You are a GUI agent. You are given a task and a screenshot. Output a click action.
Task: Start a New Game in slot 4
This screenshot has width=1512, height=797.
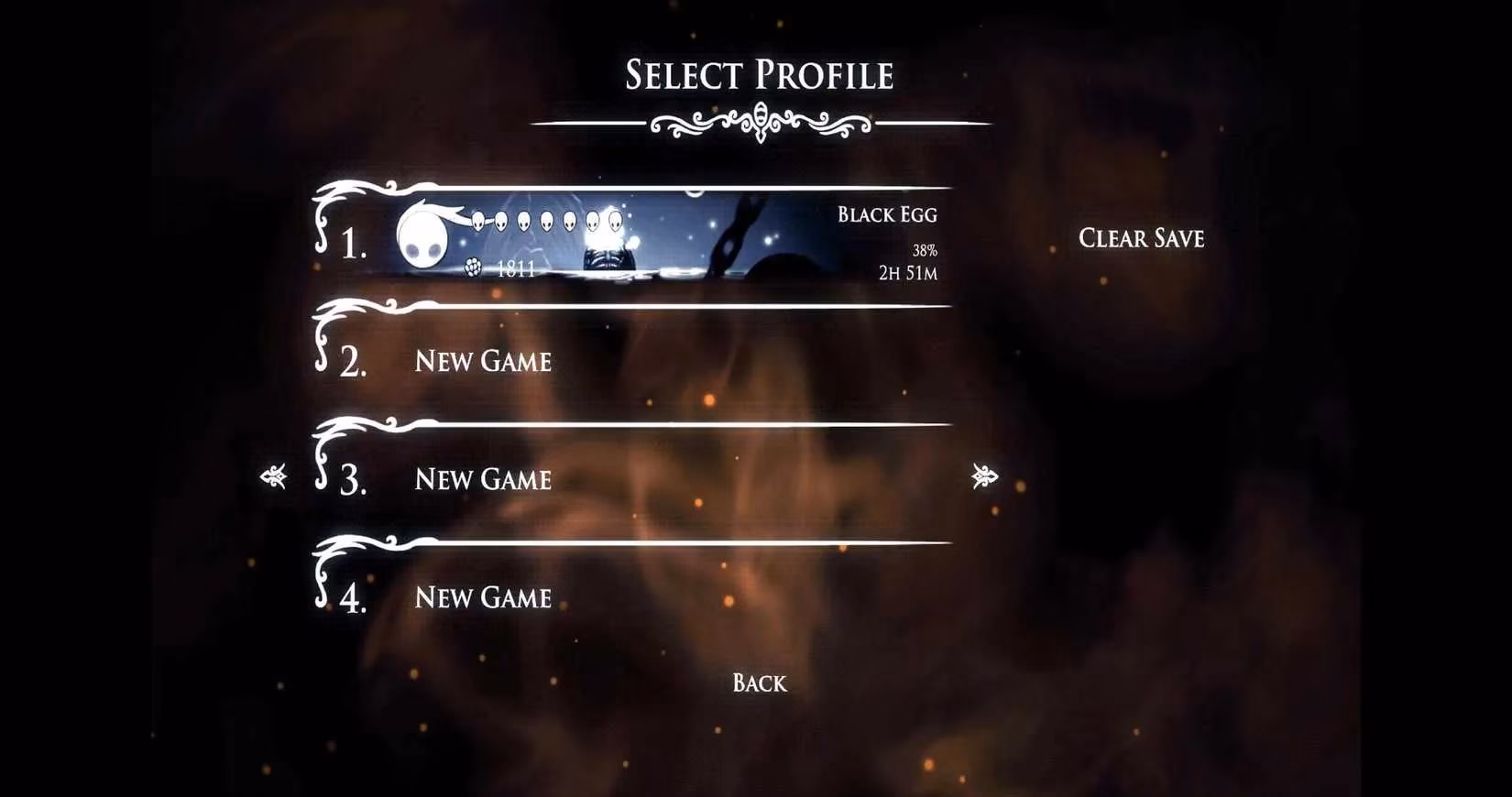(482, 597)
